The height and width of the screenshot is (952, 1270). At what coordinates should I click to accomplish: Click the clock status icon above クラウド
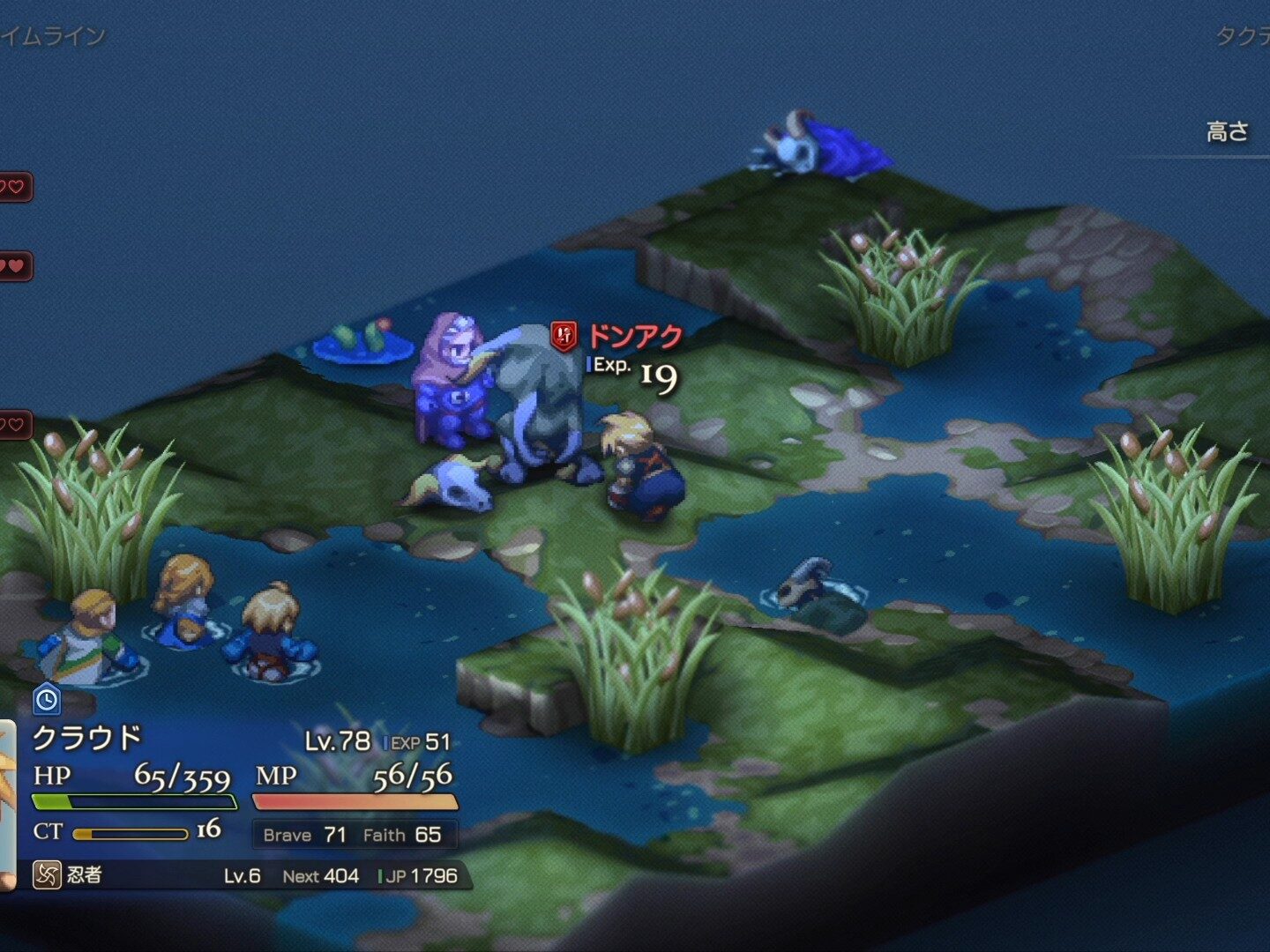coord(46,700)
